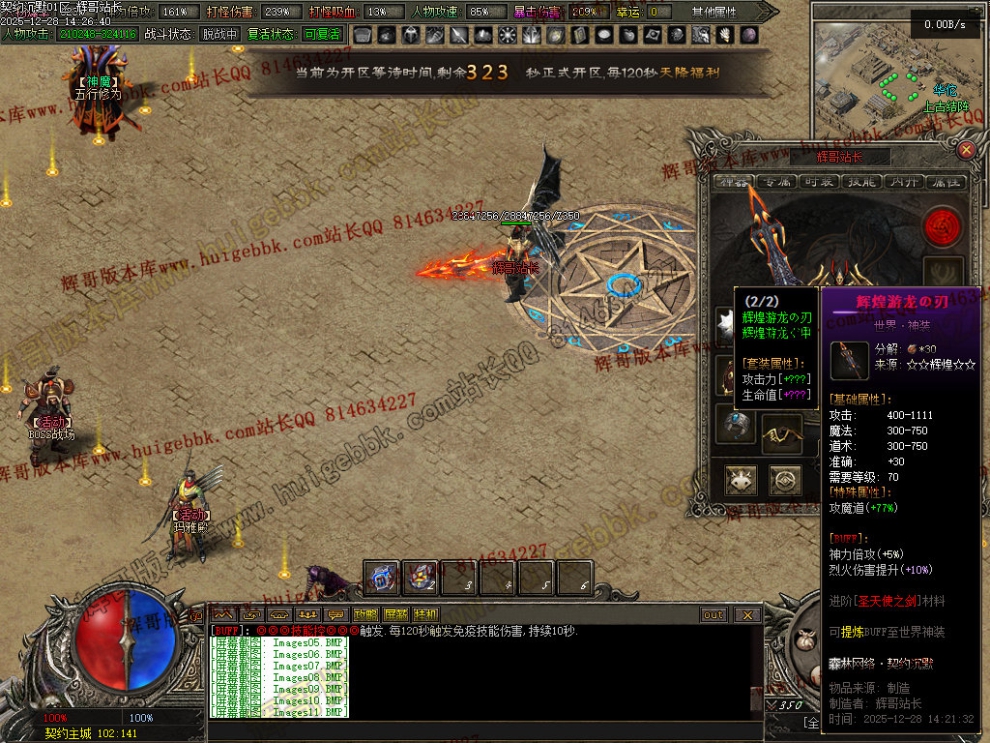This screenshot has width=990, height=743.
Task: Use the item in hotbar slot 2
Action: tap(420, 576)
